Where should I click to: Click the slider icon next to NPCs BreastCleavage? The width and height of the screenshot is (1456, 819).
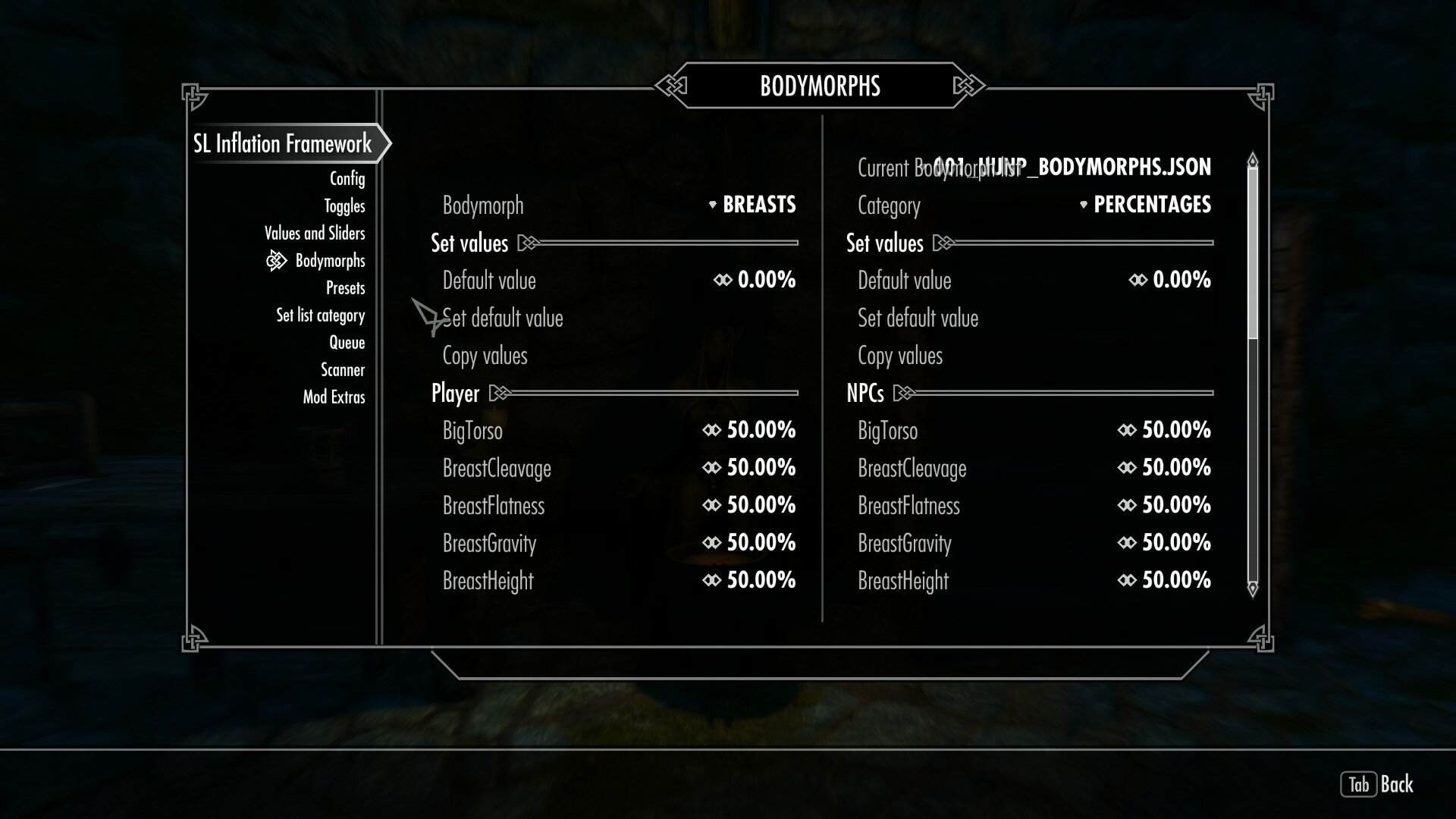[x=1127, y=468]
